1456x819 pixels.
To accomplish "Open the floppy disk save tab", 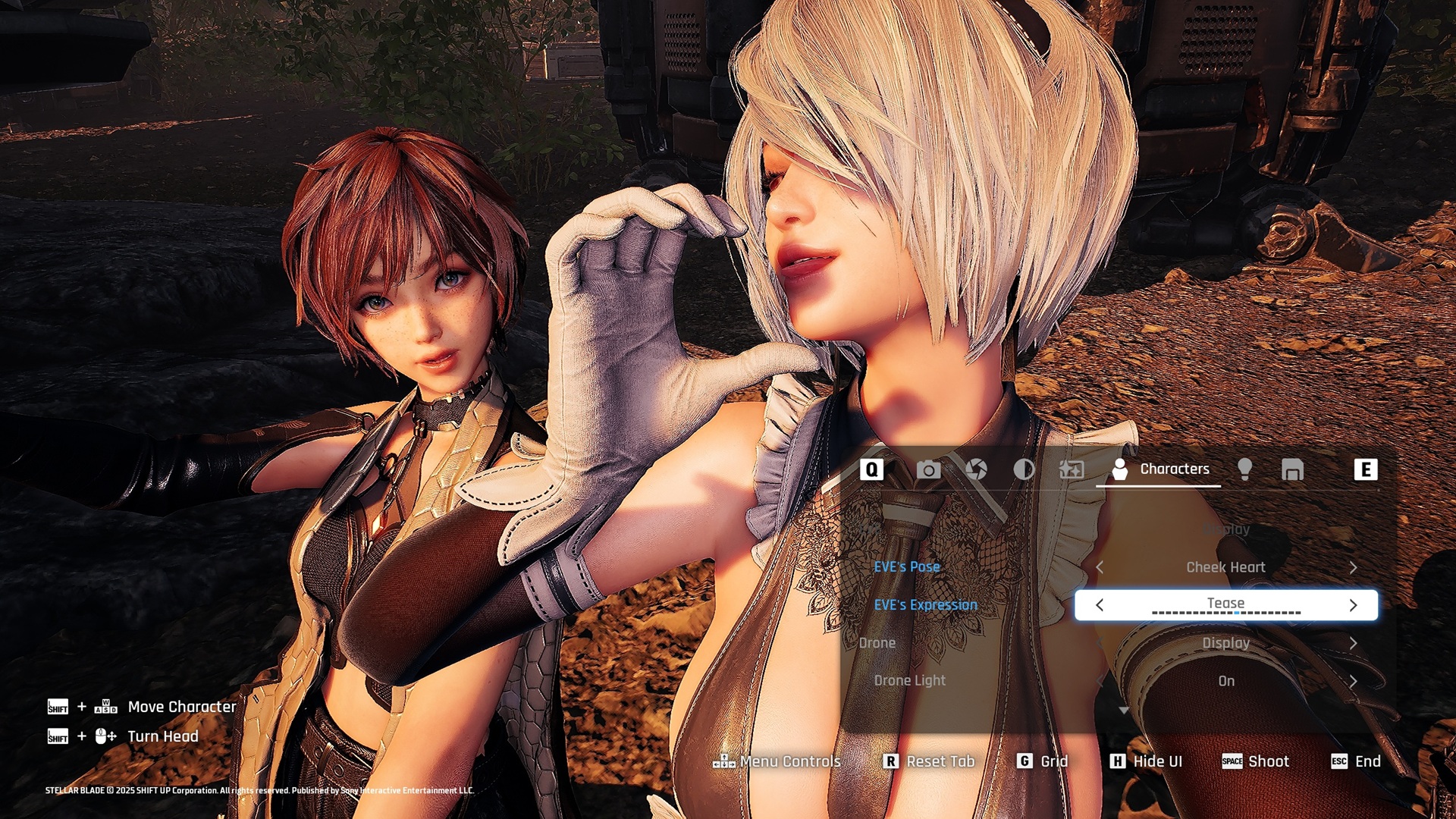I will 1292,470.
